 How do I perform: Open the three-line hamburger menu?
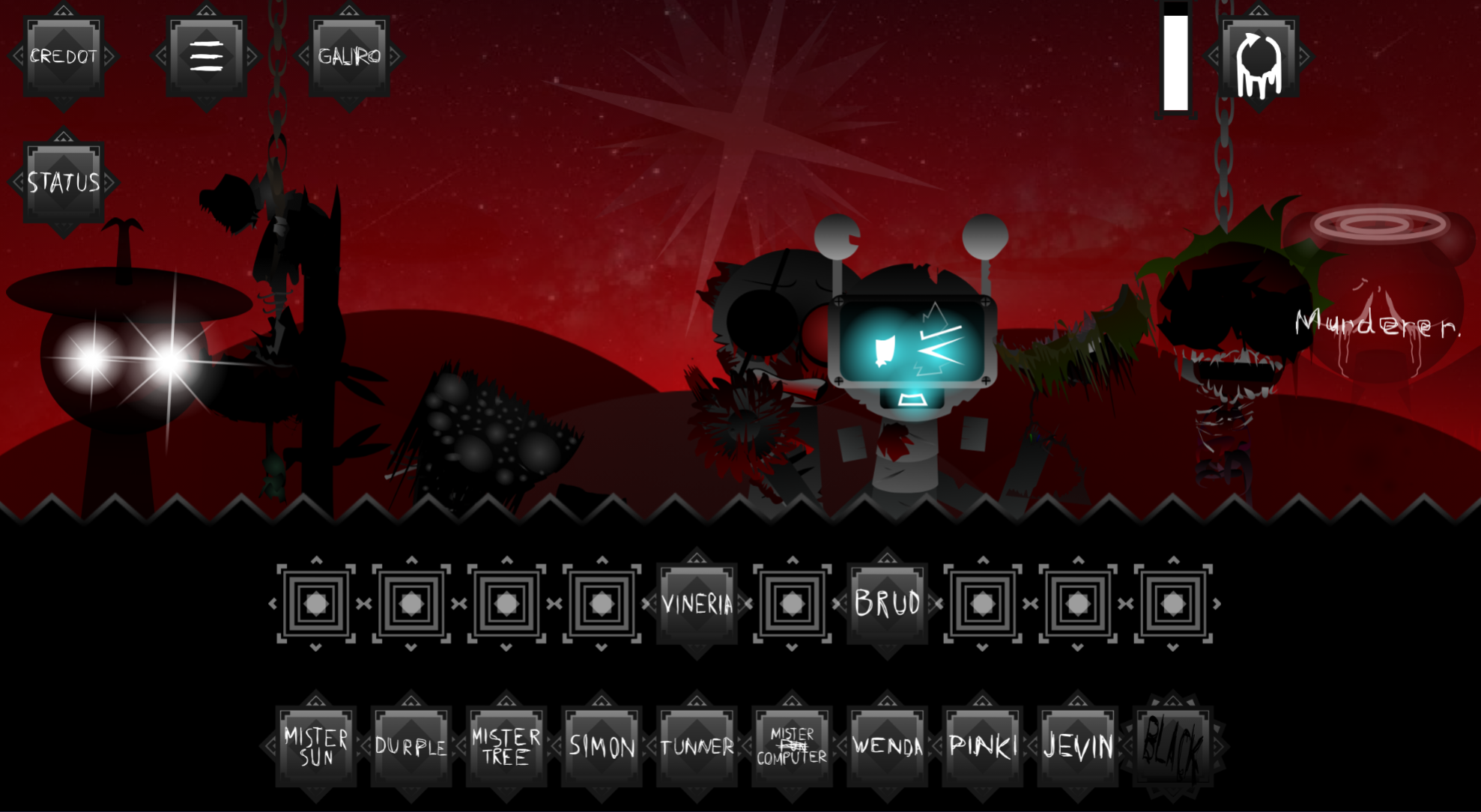pyautogui.click(x=207, y=56)
